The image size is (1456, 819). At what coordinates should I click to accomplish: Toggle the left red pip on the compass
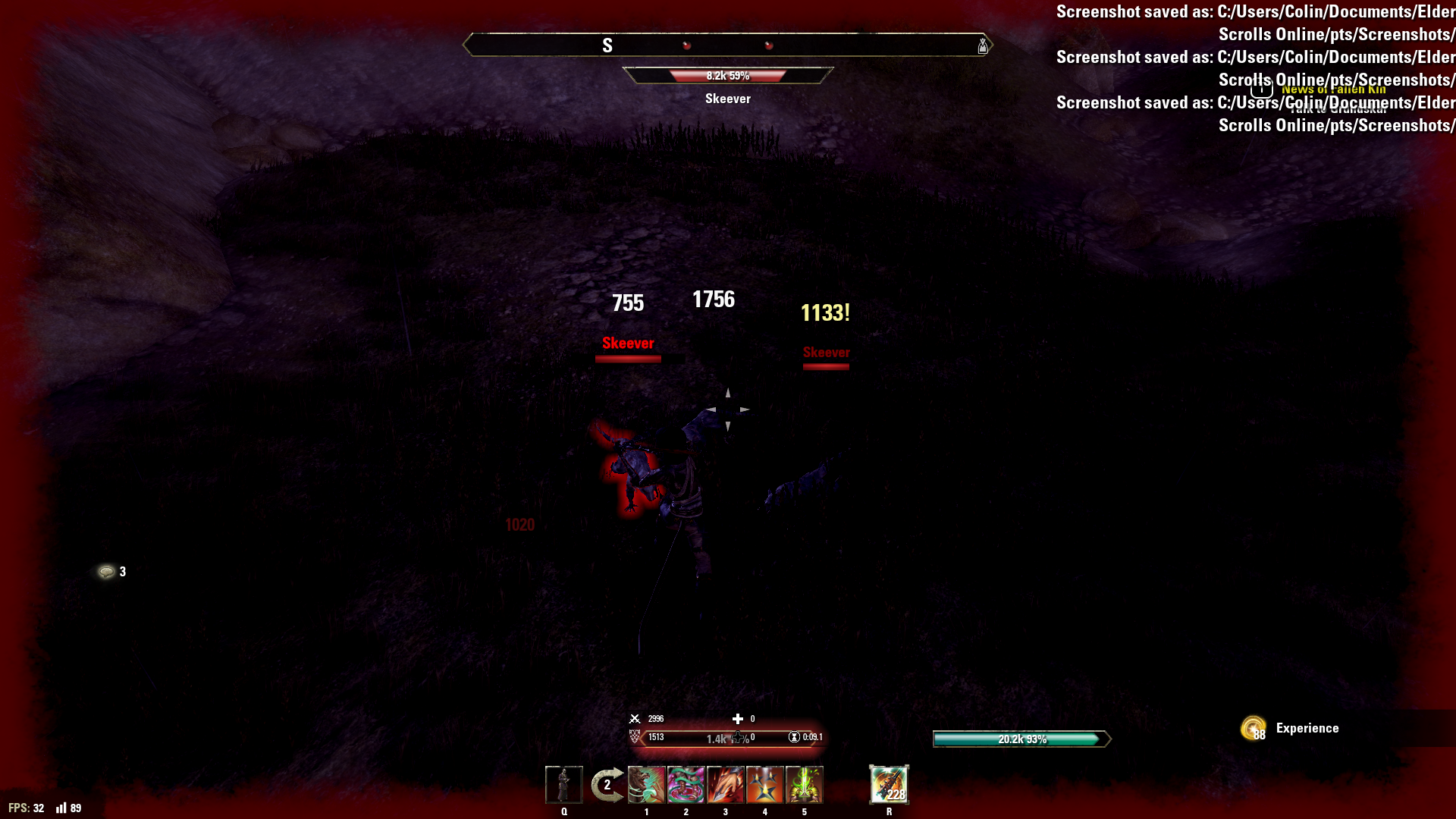687,45
